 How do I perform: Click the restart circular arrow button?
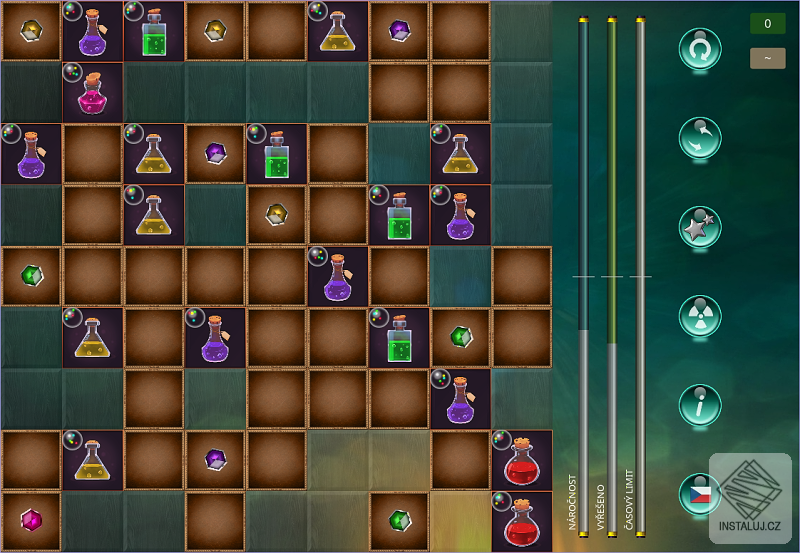[x=700, y=48]
